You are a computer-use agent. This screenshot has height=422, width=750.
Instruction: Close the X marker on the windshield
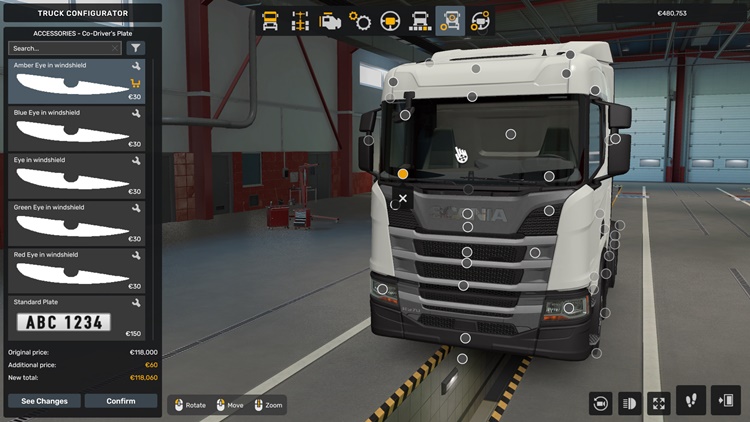point(403,199)
